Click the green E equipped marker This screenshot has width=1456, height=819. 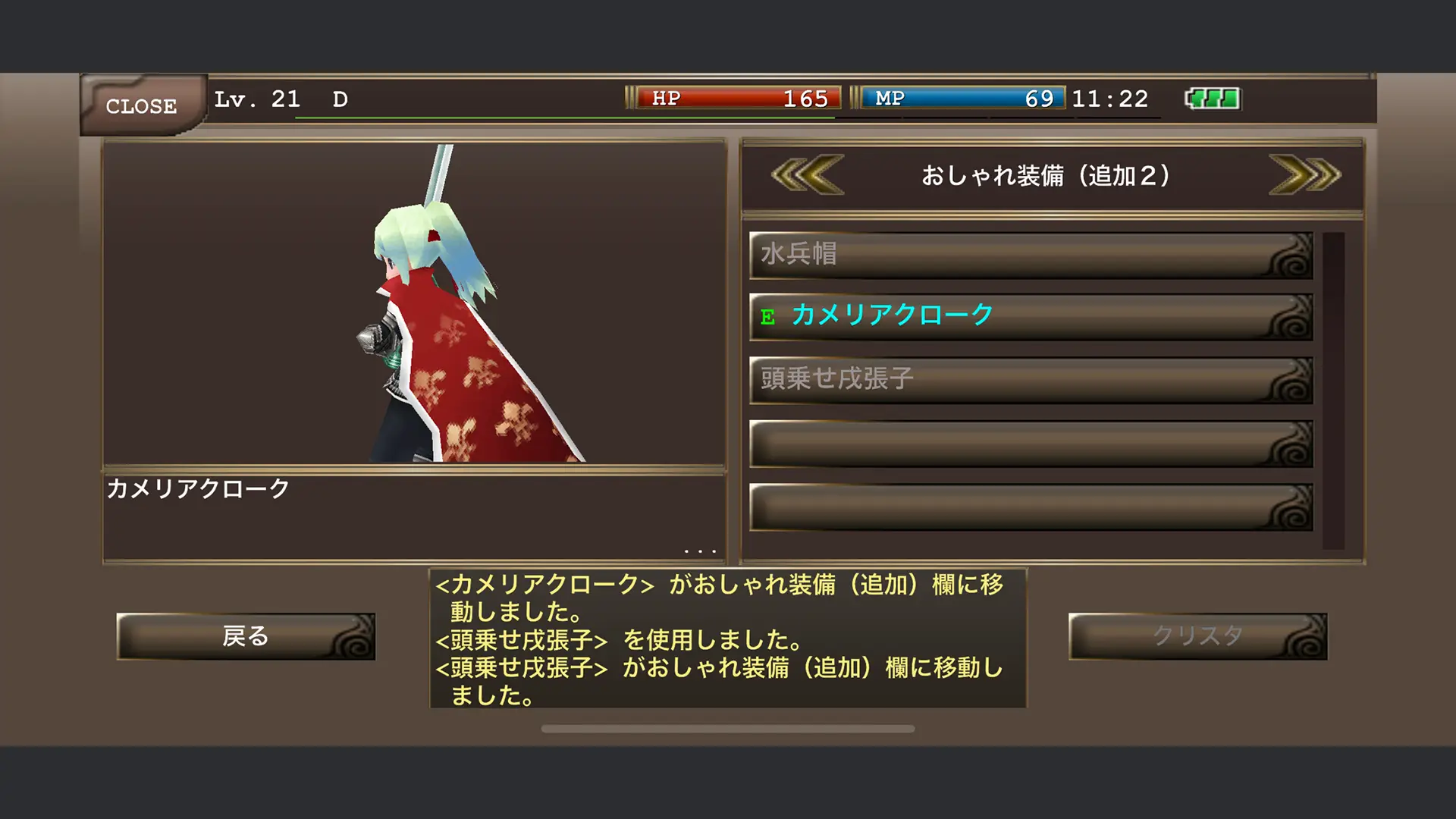(x=768, y=318)
